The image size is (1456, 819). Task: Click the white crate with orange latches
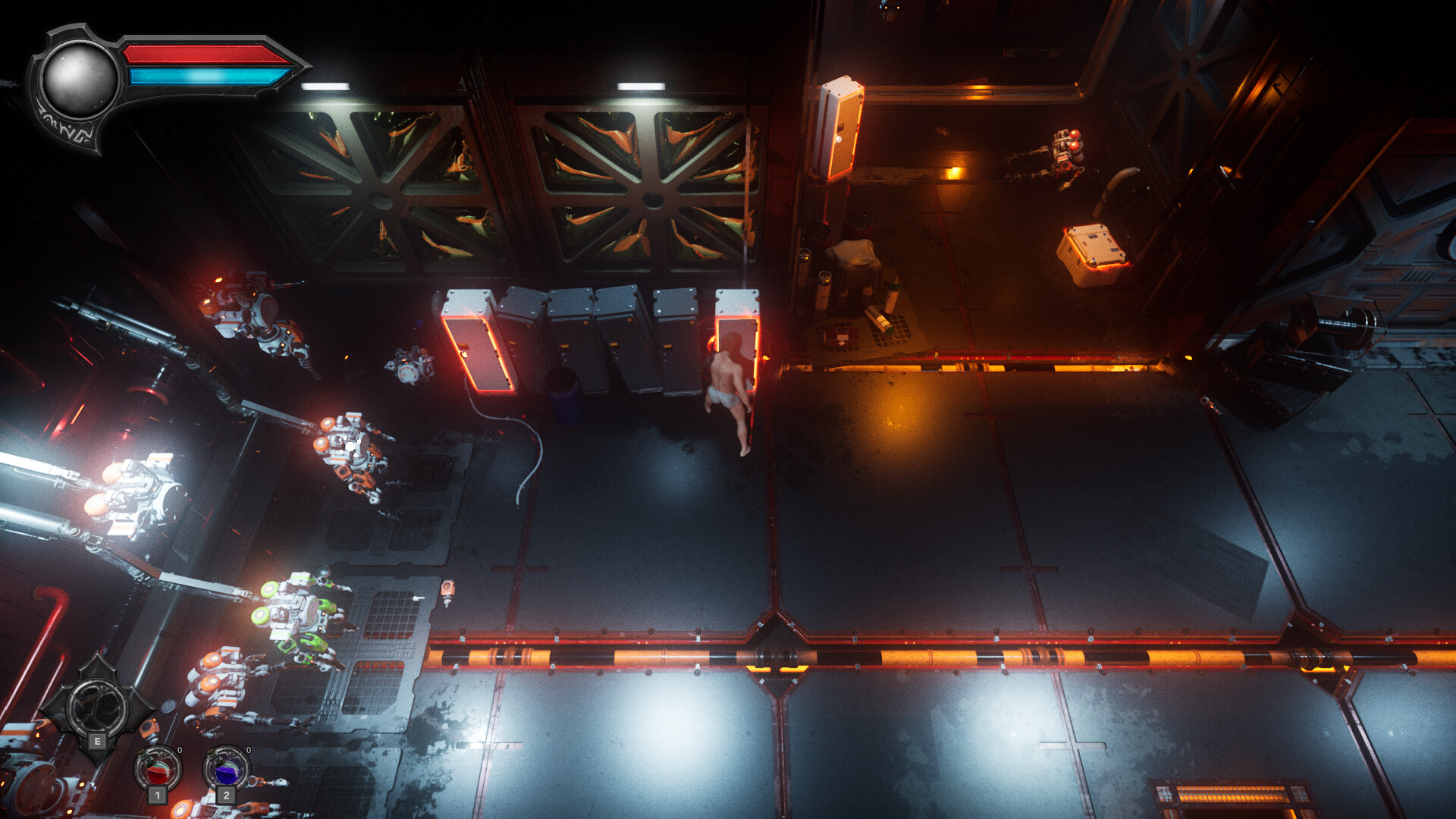(1092, 250)
